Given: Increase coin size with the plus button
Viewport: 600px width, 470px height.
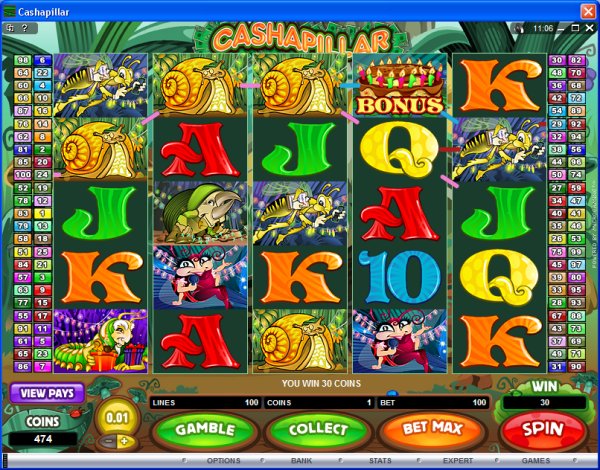Looking at the screenshot, I should tap(125, 441).
